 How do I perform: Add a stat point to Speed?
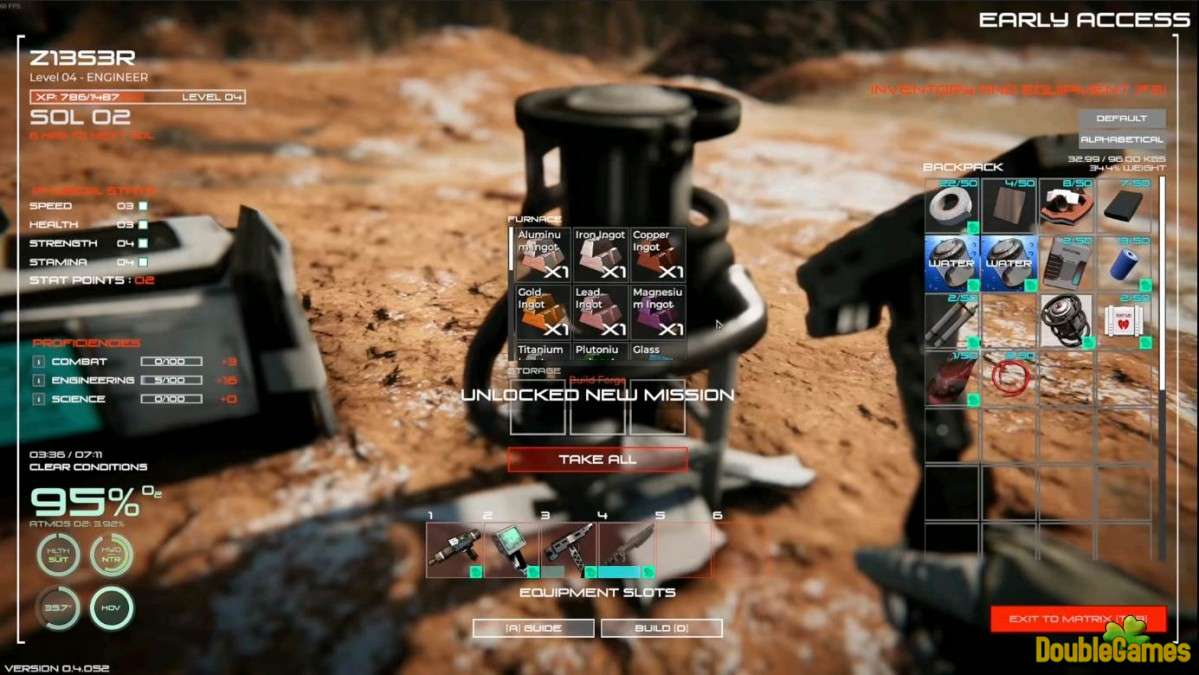[143, 206]
